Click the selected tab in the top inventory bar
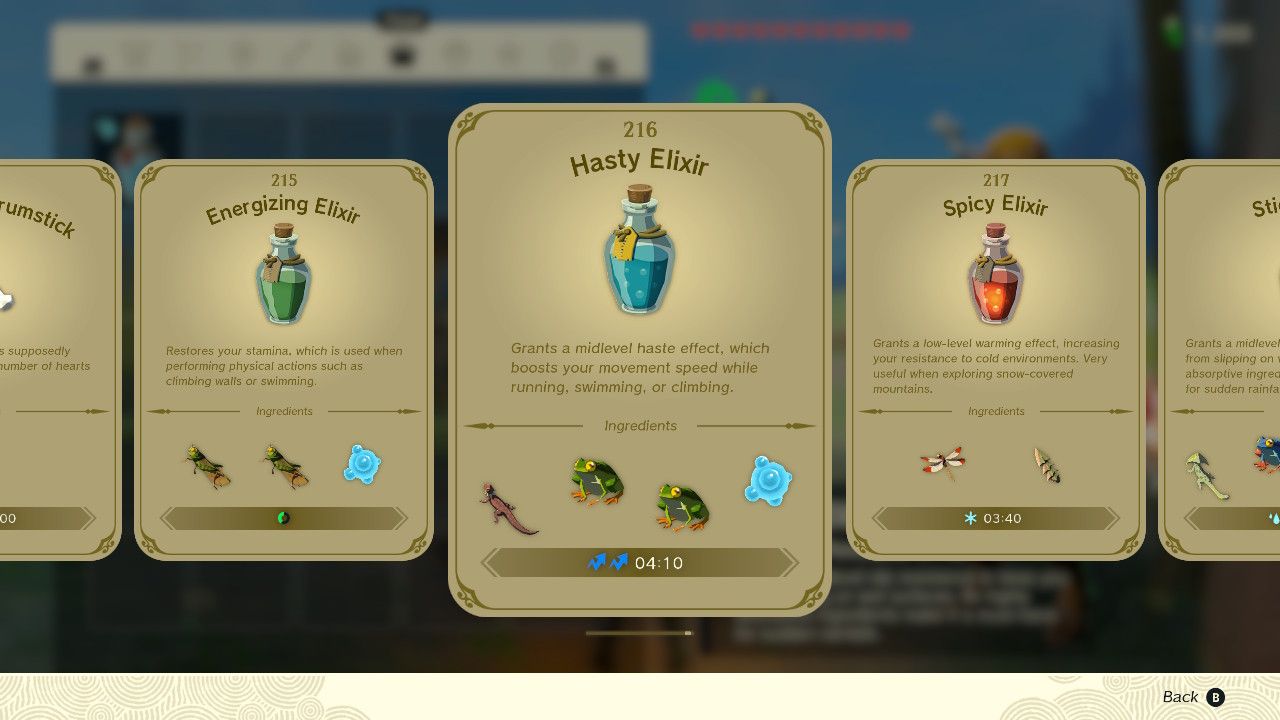 (x=403, y=55)
